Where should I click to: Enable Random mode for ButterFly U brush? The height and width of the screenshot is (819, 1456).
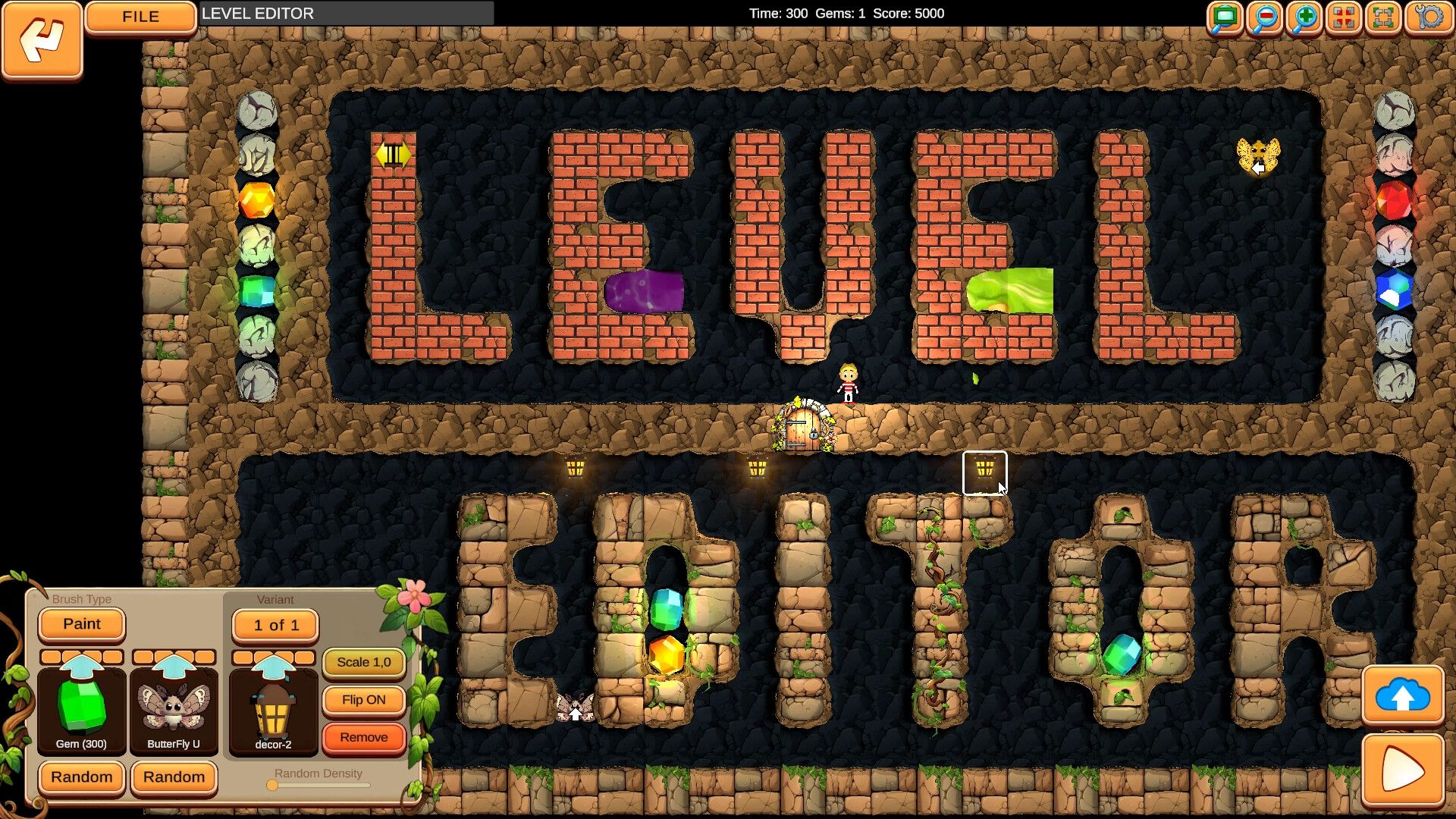174,778
